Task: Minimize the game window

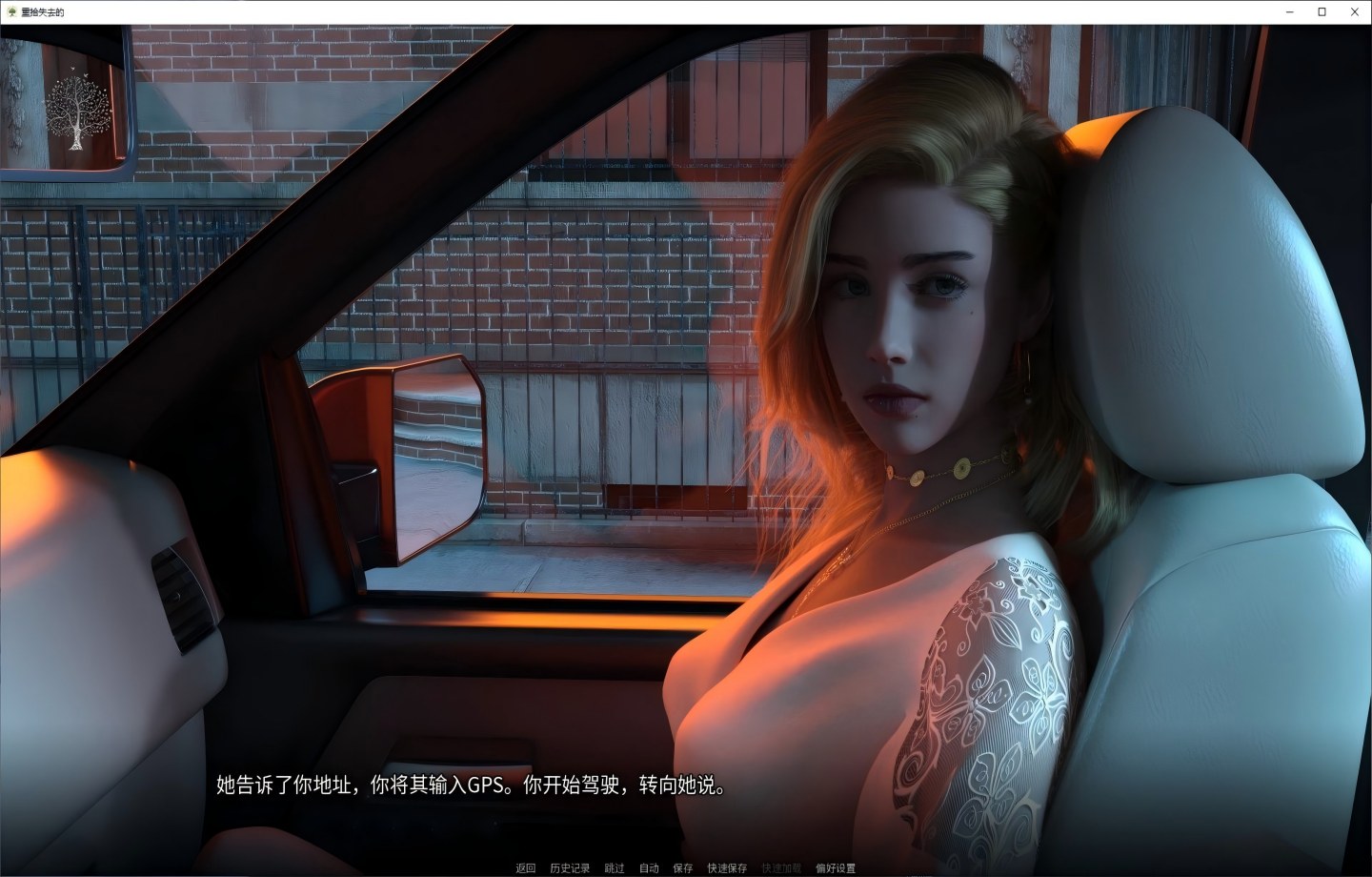Action: pos(1288,11)
